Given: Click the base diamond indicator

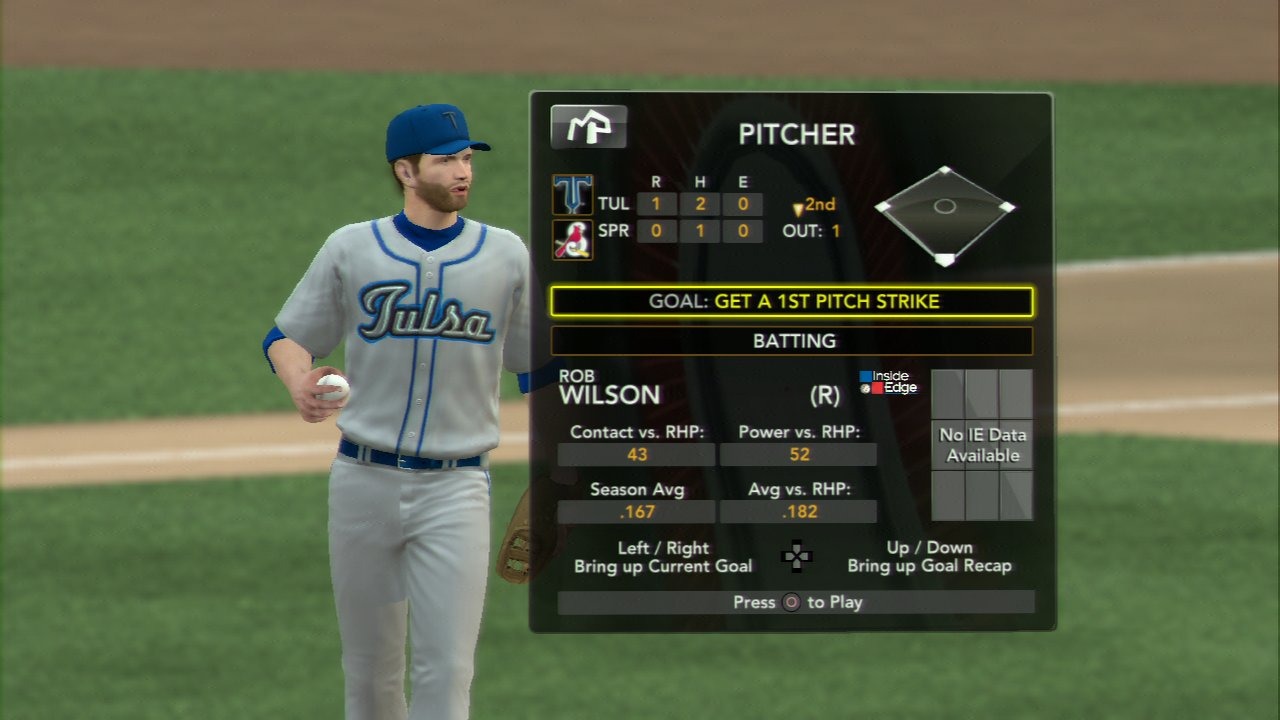Looking at the screenshot, I should (945, 214).
